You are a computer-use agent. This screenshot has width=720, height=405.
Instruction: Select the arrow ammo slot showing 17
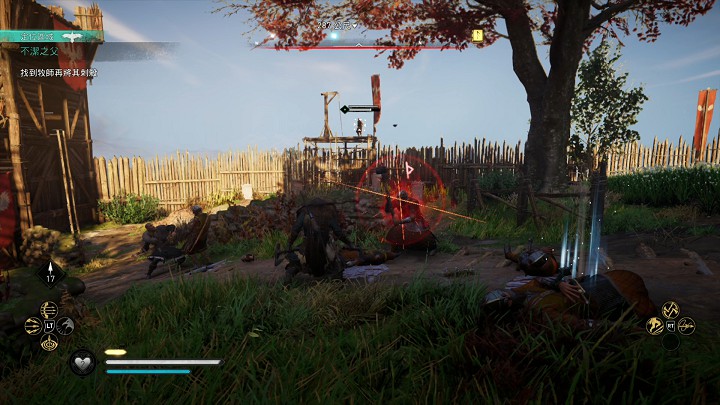(50, 271)
